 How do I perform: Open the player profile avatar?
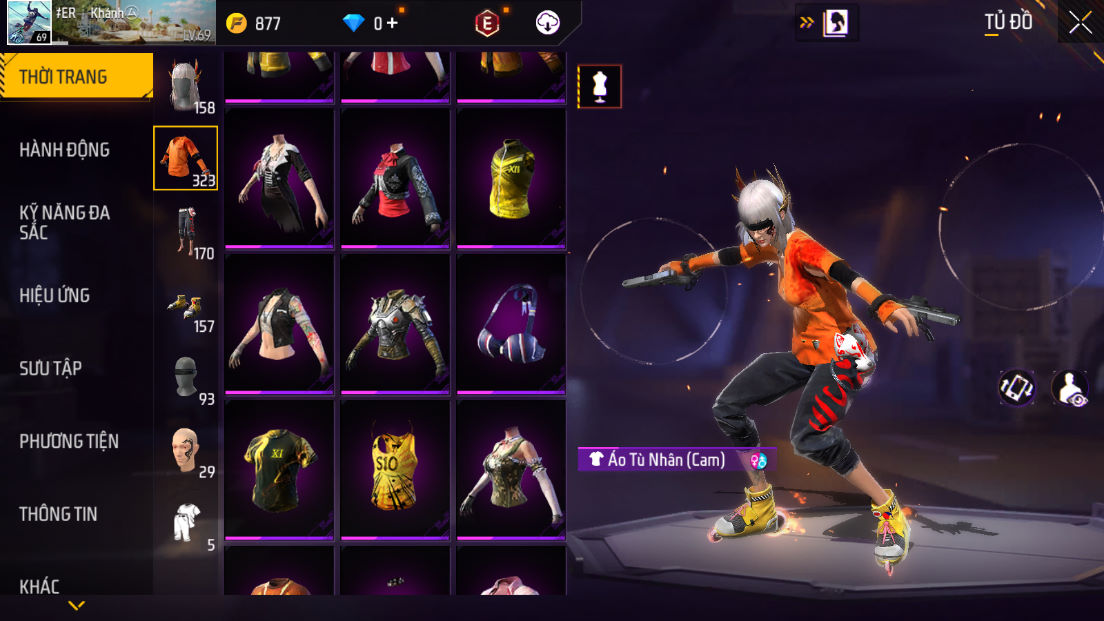click(x=30, y=23)
